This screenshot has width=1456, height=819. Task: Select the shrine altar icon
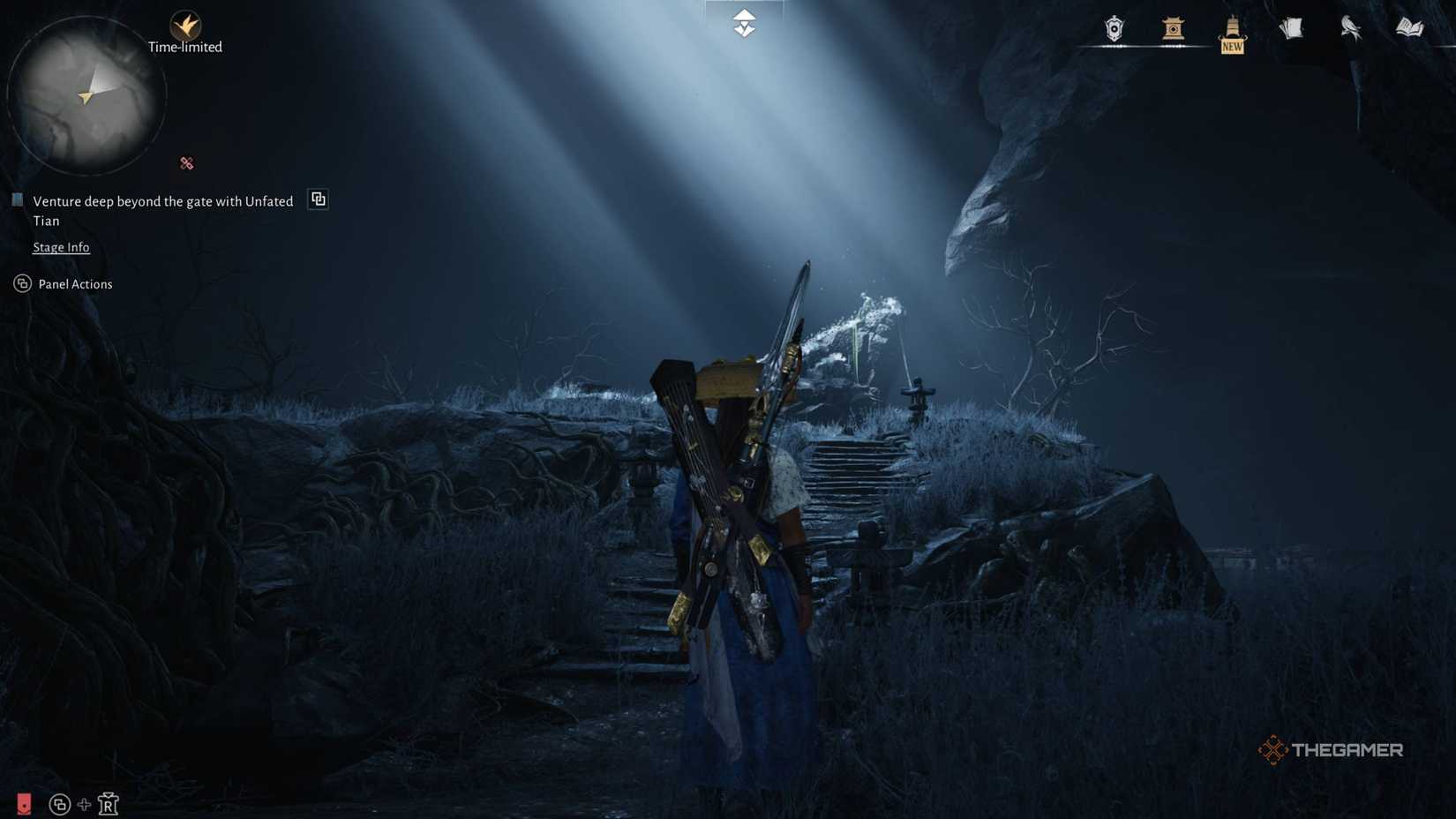tap(1174, 28)
